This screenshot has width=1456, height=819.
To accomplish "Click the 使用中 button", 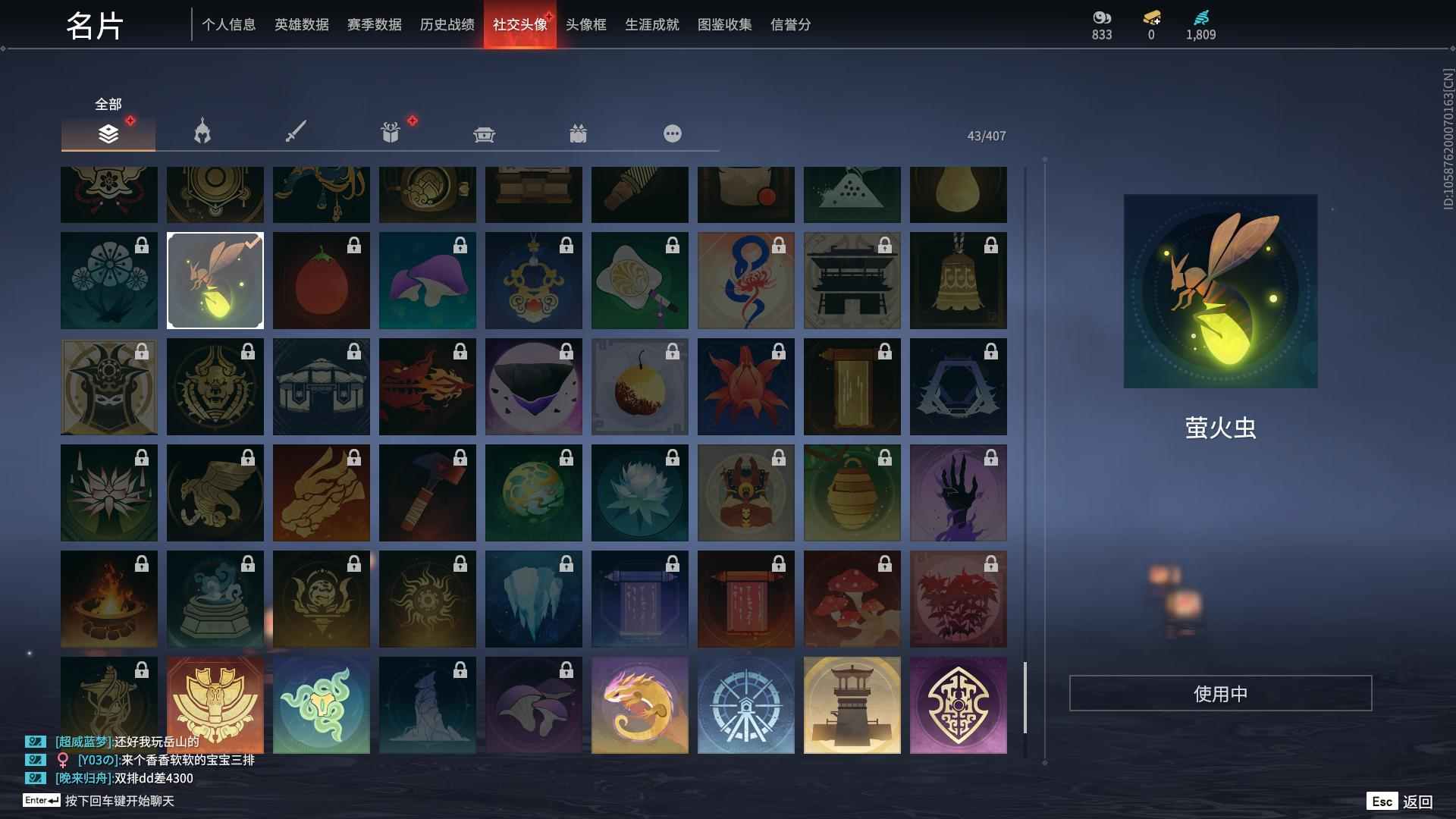I will 1220,692.
